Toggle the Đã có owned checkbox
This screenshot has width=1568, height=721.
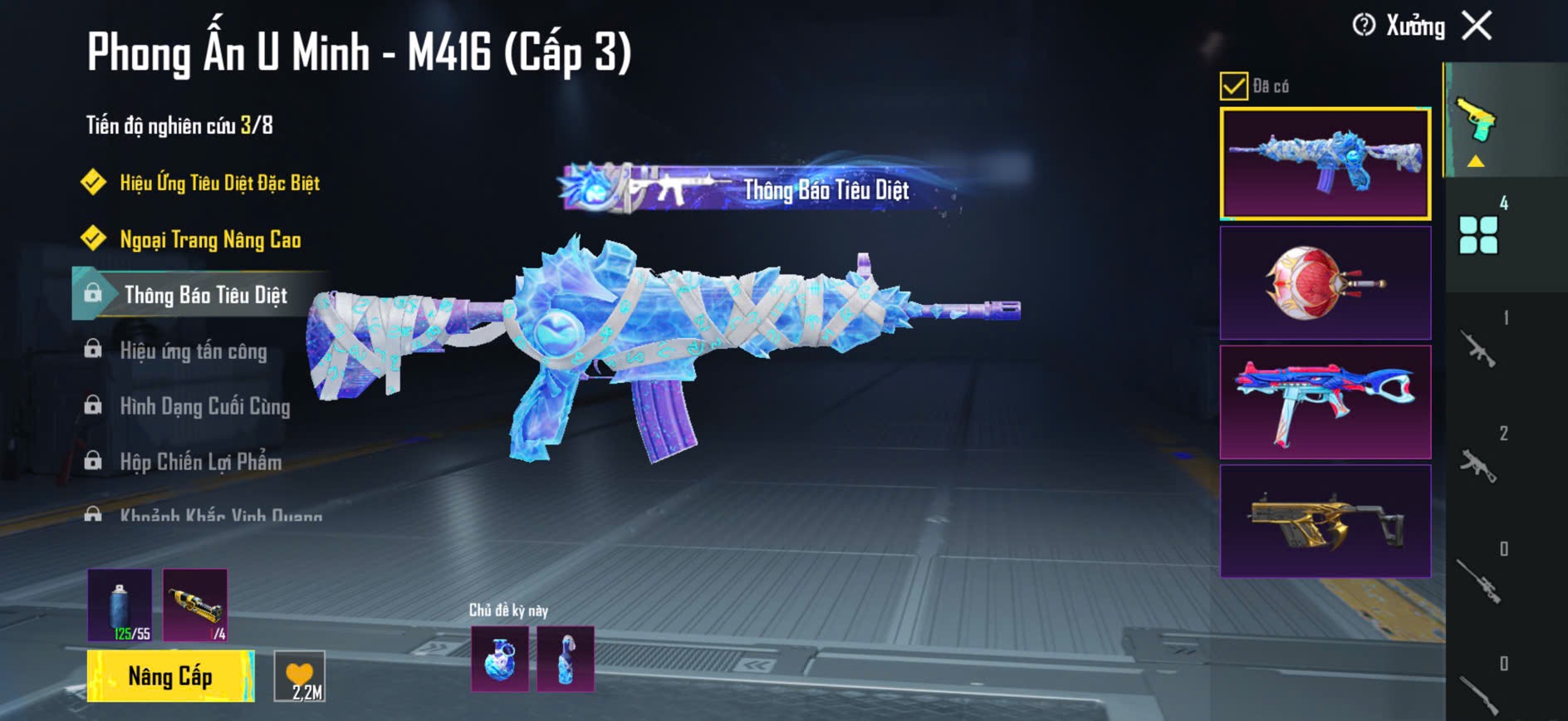1233,86
